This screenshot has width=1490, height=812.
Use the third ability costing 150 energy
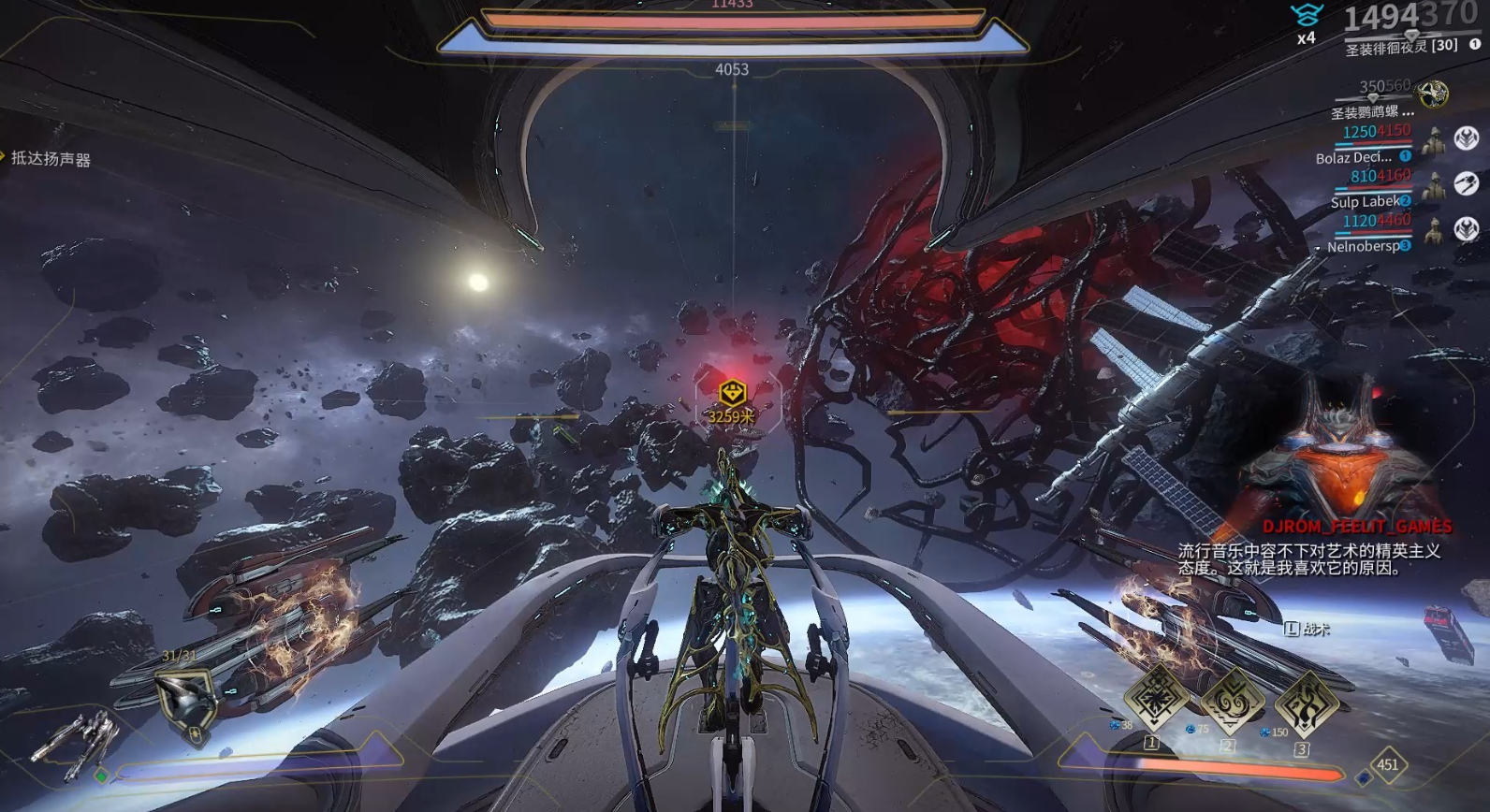point(1307,703)
